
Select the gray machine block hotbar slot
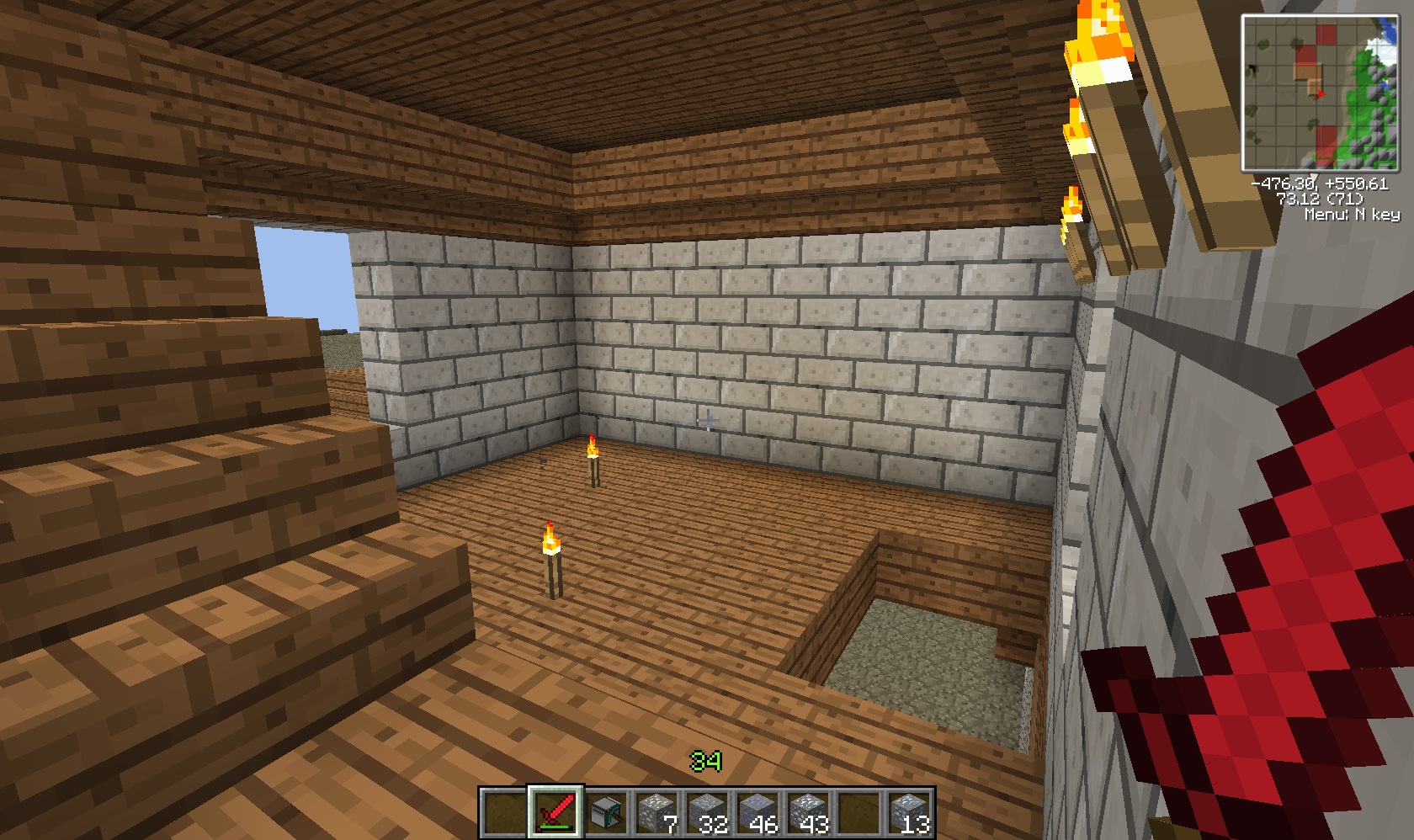[606, 813]
